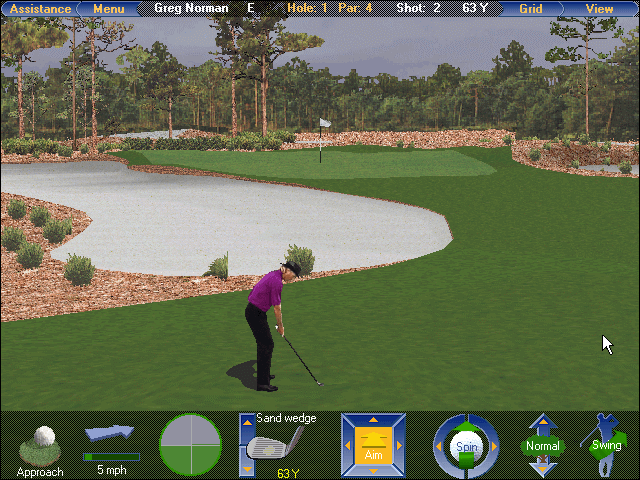Open the Assistance menu
Viewport: 640px width, 480px height.
tap(41, 9)
